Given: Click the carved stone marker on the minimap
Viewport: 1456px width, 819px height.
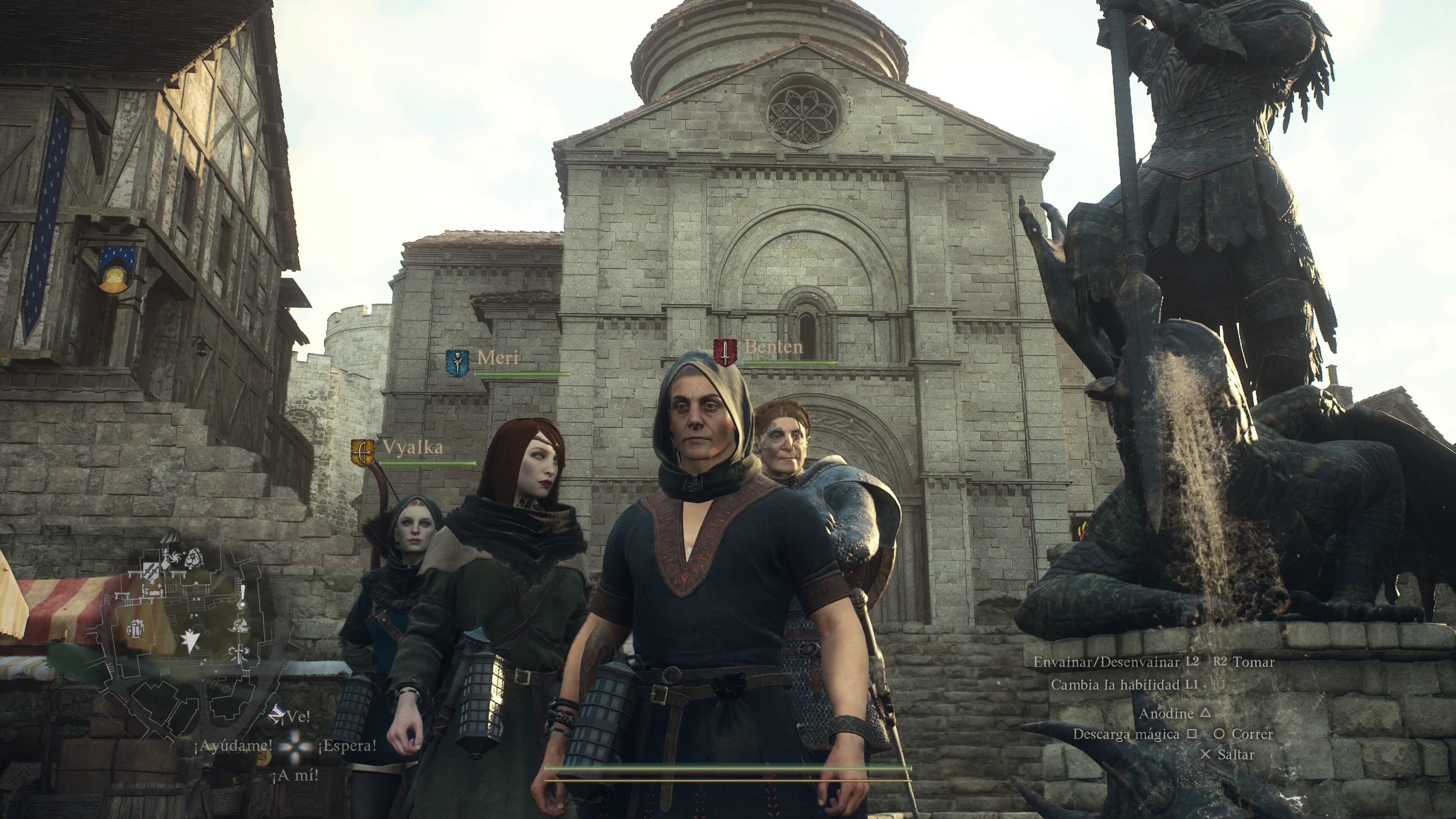Looking at the screenshot, I should click(195, 558).
